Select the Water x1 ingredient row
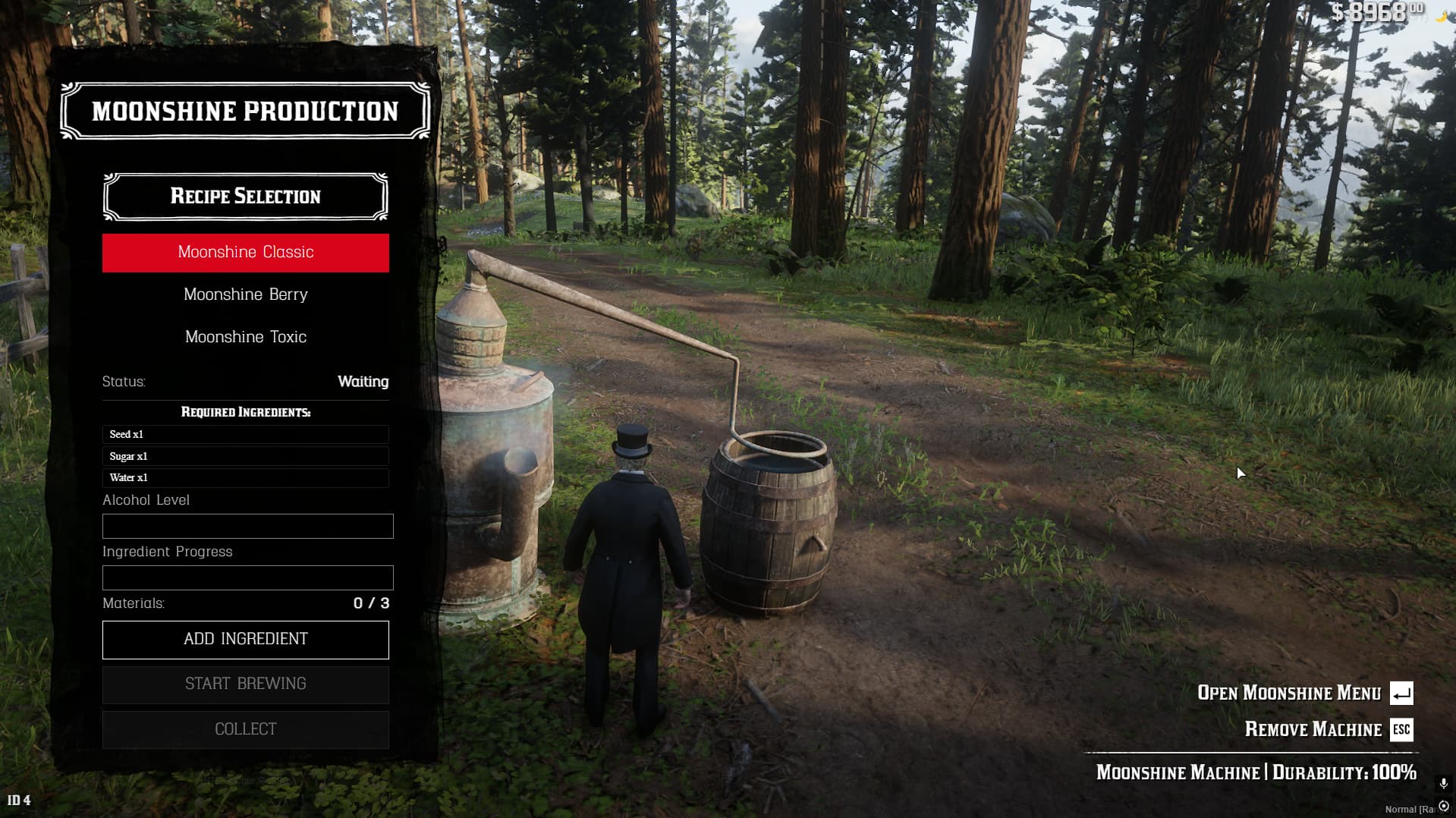Image resolution: width=1456 pixels, height=818 pixels. (x=245, y=478)
